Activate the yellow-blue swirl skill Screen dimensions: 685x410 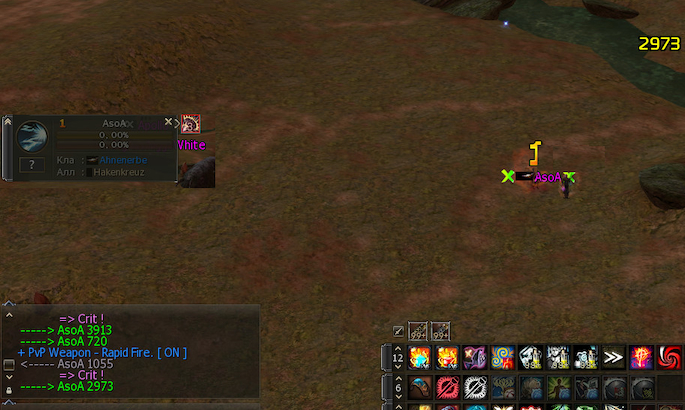(x=501, y=357)
